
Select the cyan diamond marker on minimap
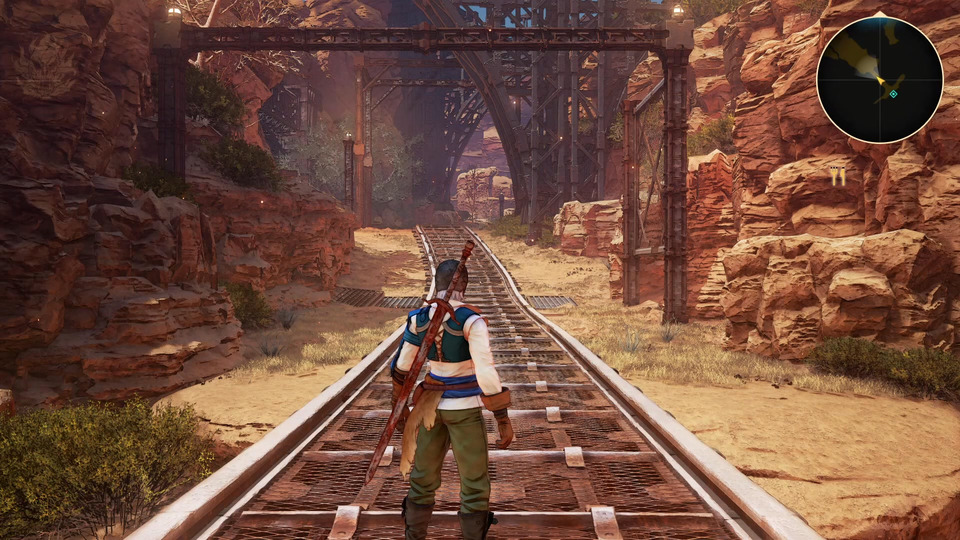893,94
